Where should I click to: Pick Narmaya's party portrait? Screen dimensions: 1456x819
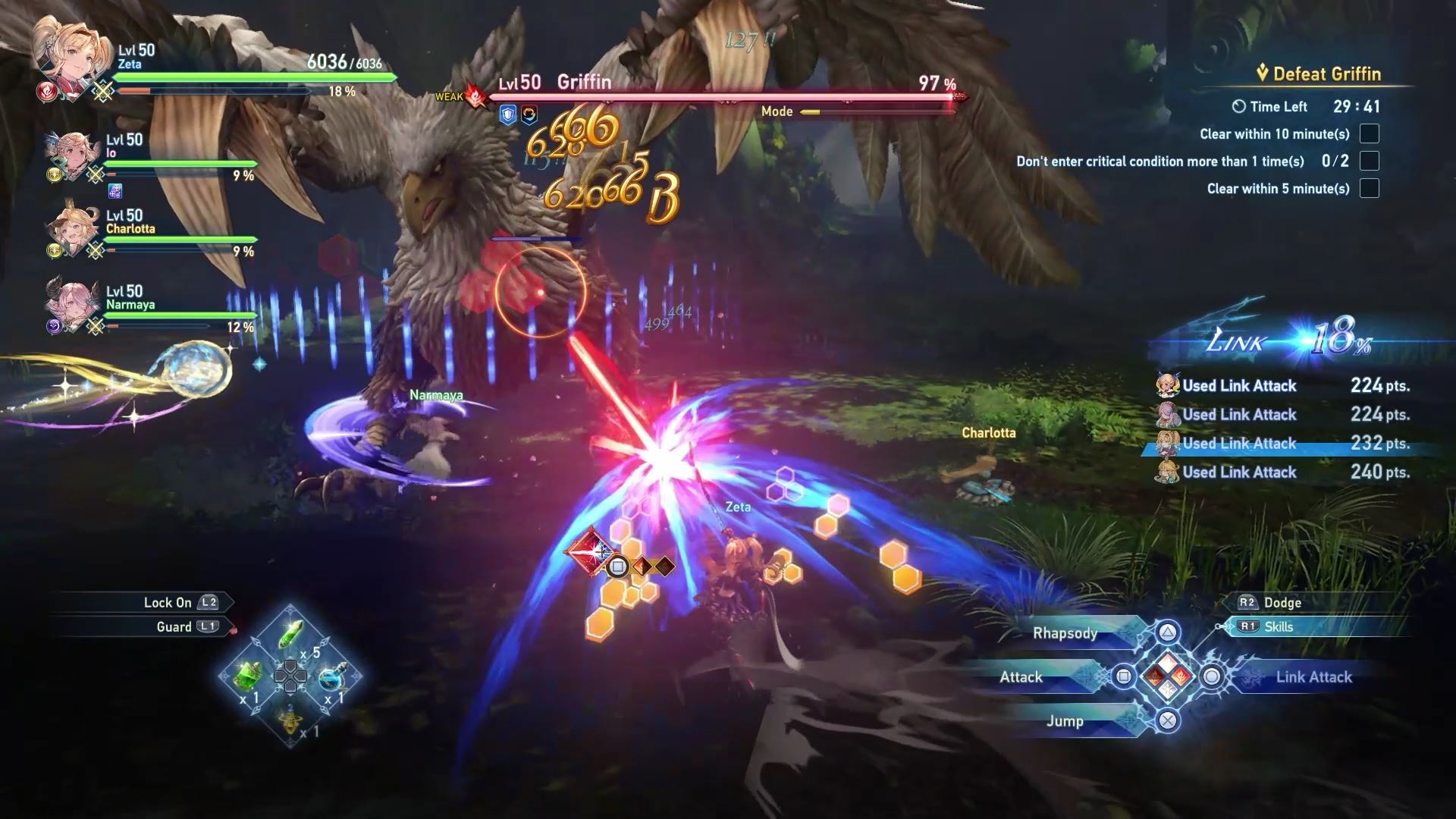(x=71, y=303)
